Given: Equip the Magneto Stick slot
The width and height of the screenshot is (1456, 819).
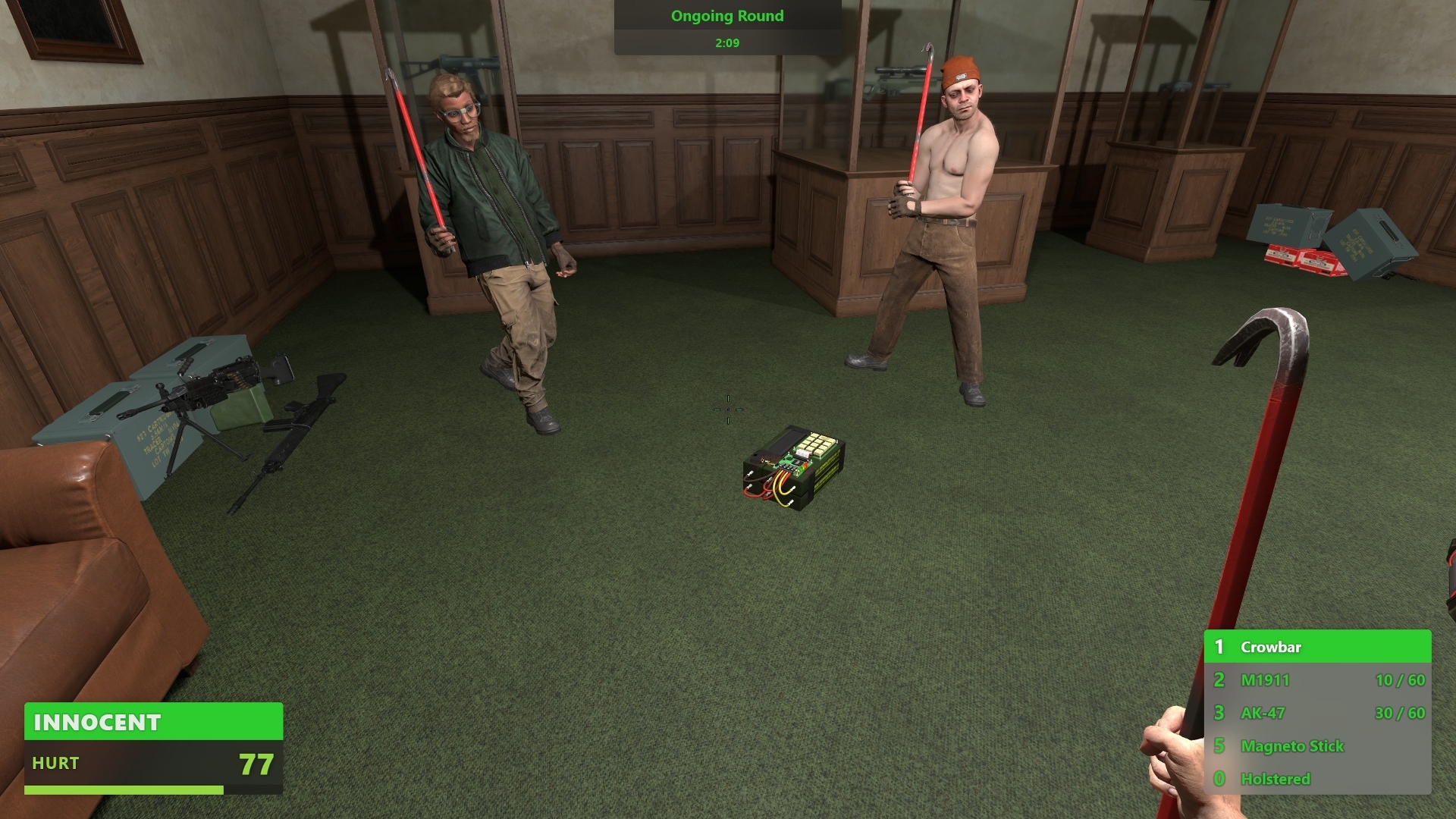Looking at the screenshot, I should point(1316,746).
